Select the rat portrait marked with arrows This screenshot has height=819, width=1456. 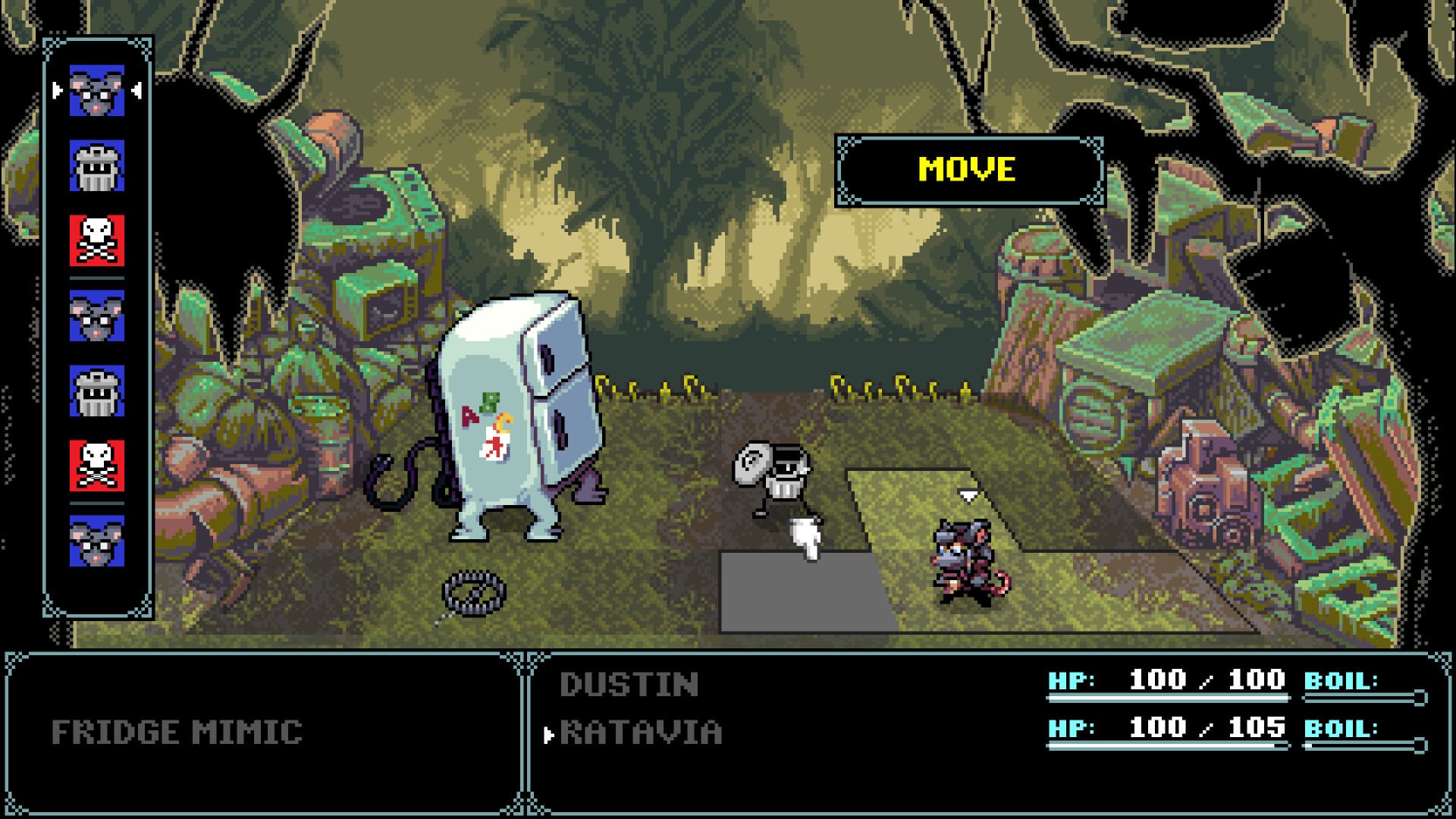97,91
